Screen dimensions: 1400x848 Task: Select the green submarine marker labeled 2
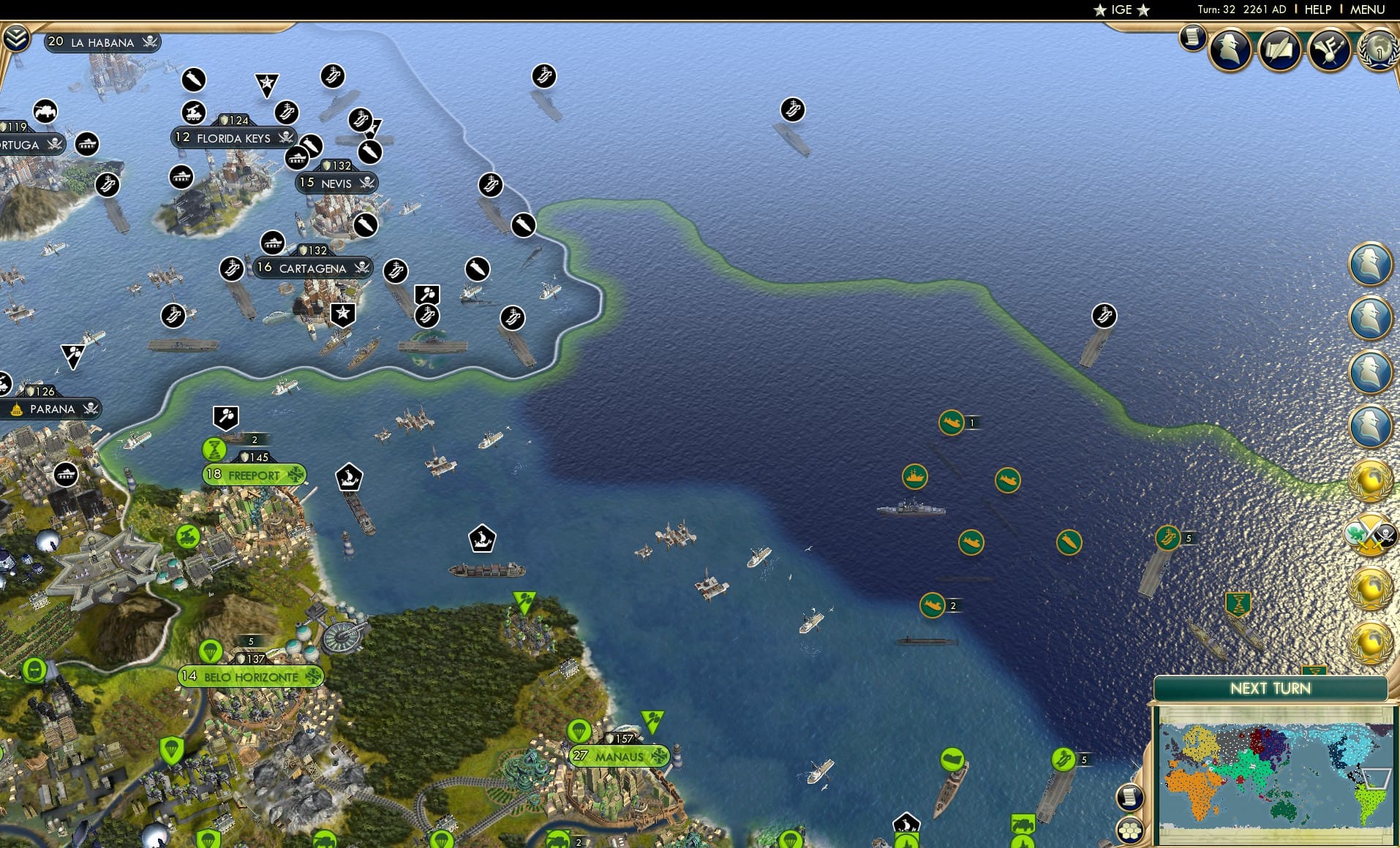click(x=932, y=605)
